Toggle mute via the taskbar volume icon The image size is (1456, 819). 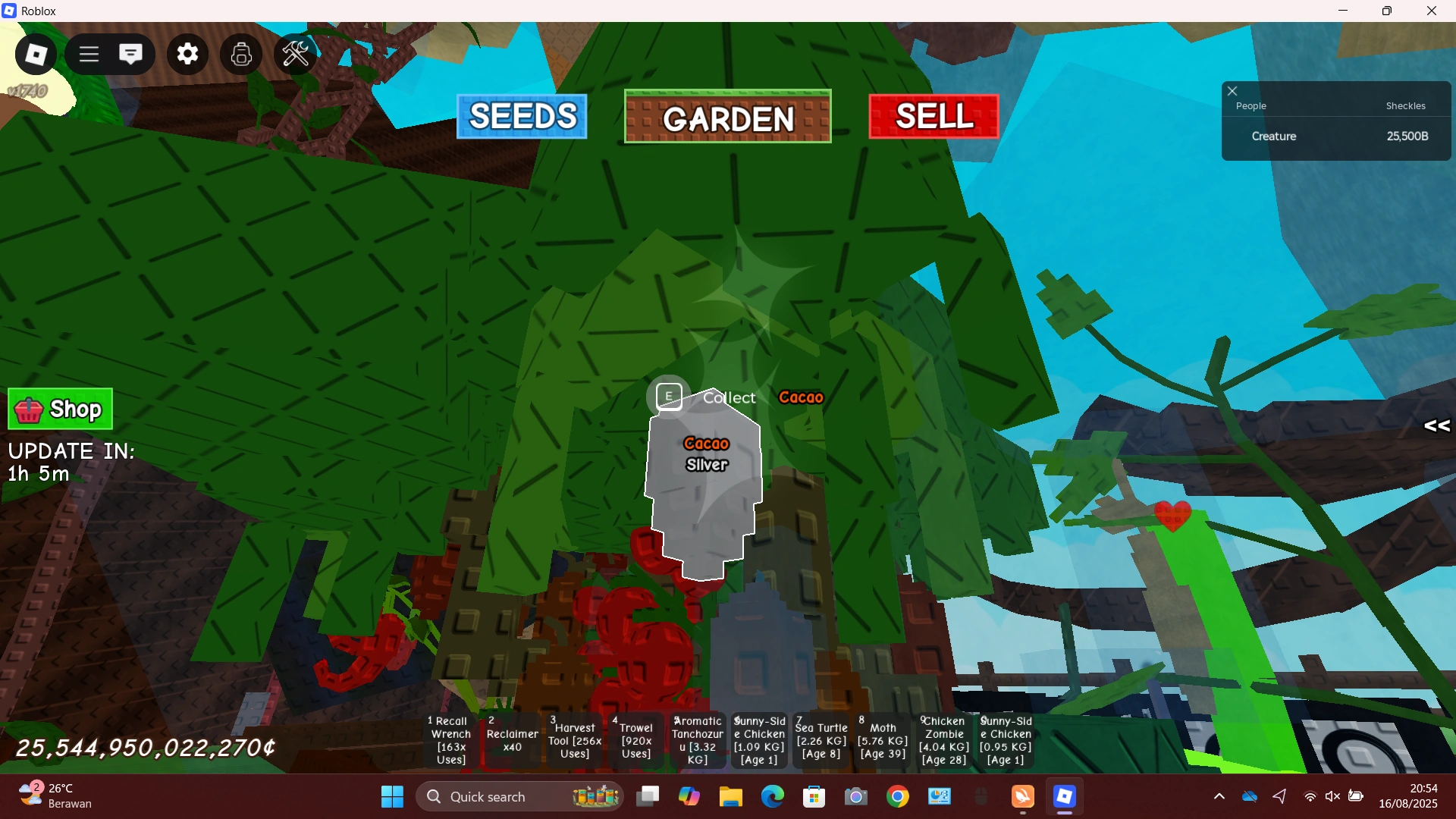[x=1333, y=796]
